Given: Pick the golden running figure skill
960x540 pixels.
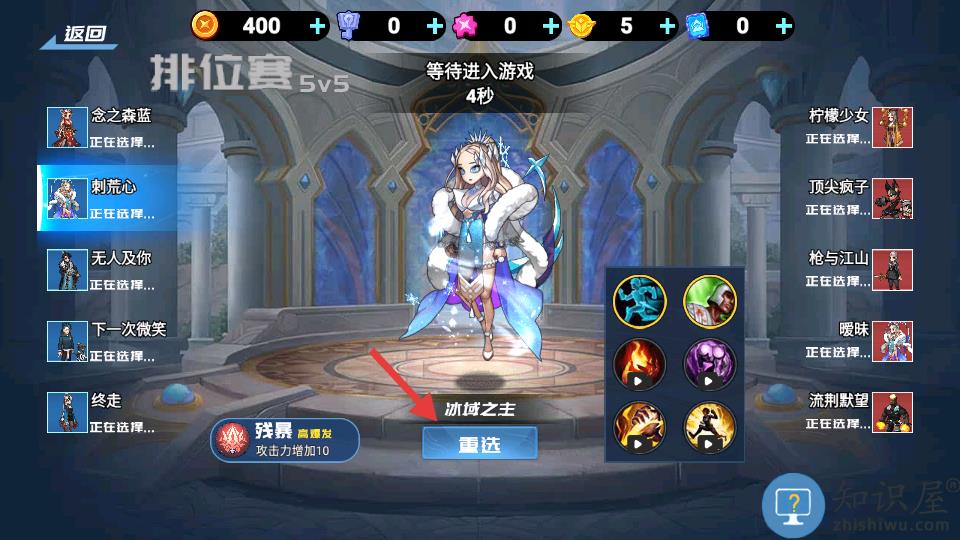Looking at the screenshot, I should pyautogui.click(x=710, y=425).
